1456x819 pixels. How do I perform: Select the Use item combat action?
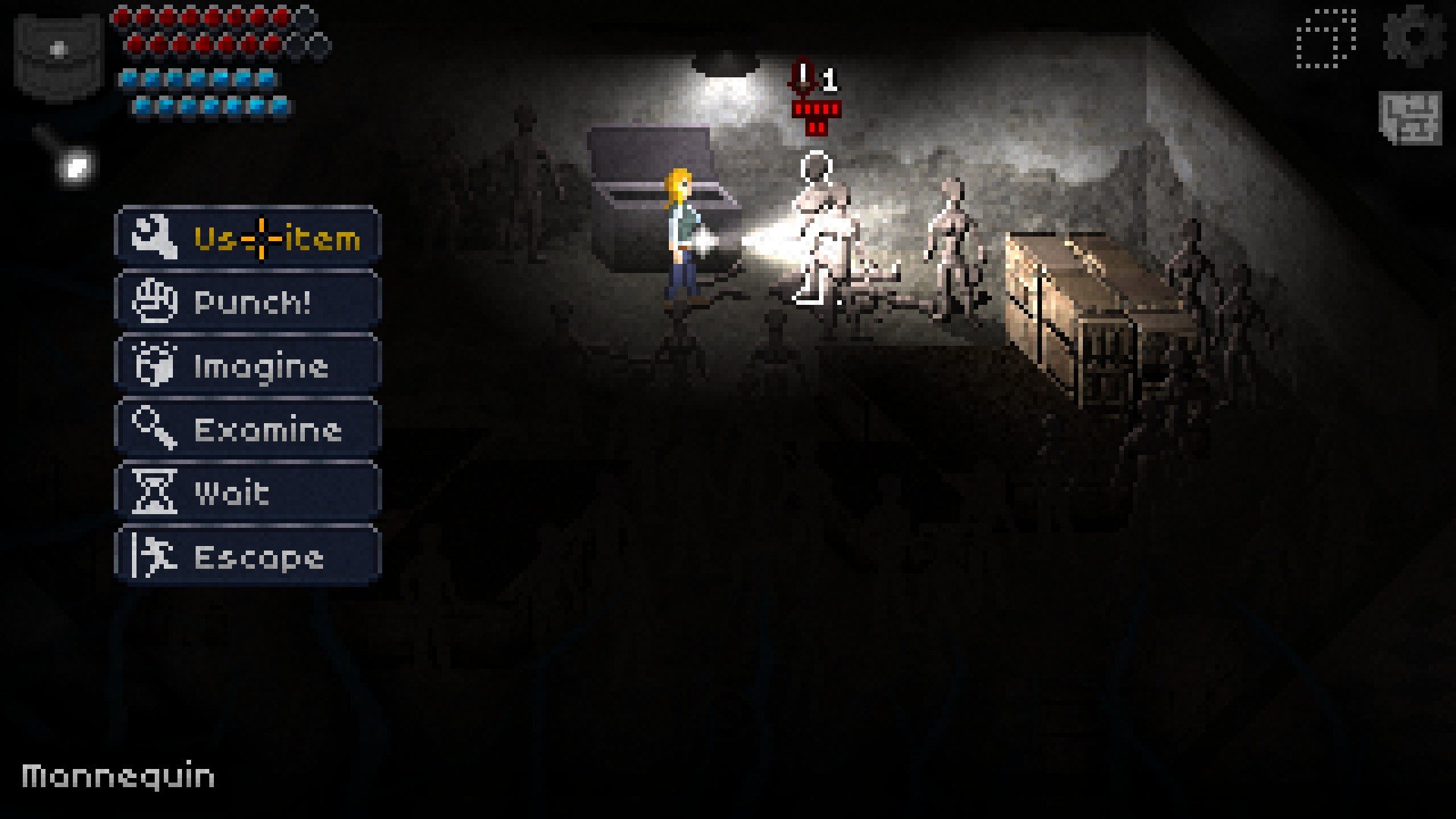pyautogui.click(x=247, y=238)
